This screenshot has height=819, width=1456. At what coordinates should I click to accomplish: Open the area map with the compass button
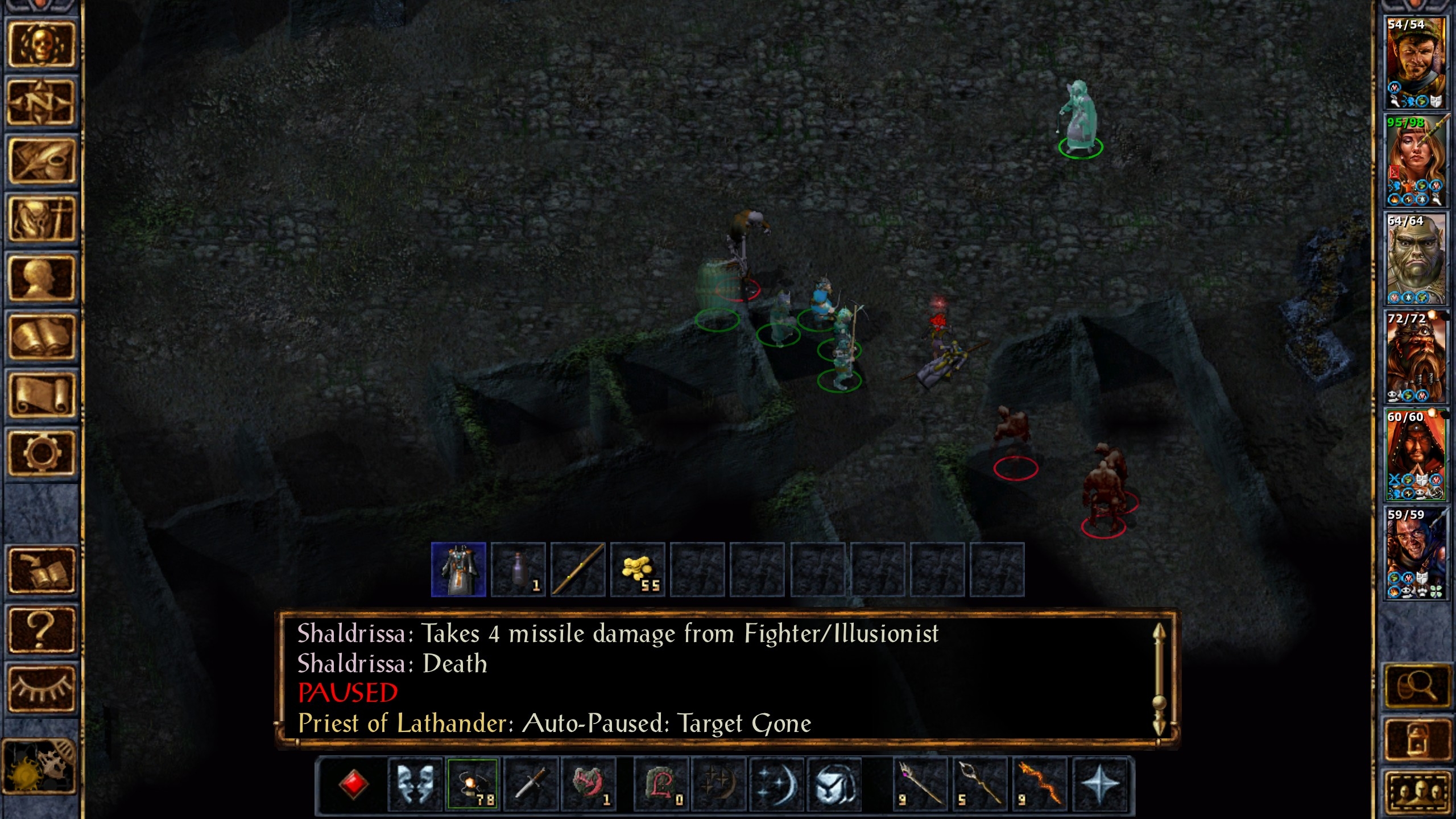pyautogui.click(x=40, y=102)
